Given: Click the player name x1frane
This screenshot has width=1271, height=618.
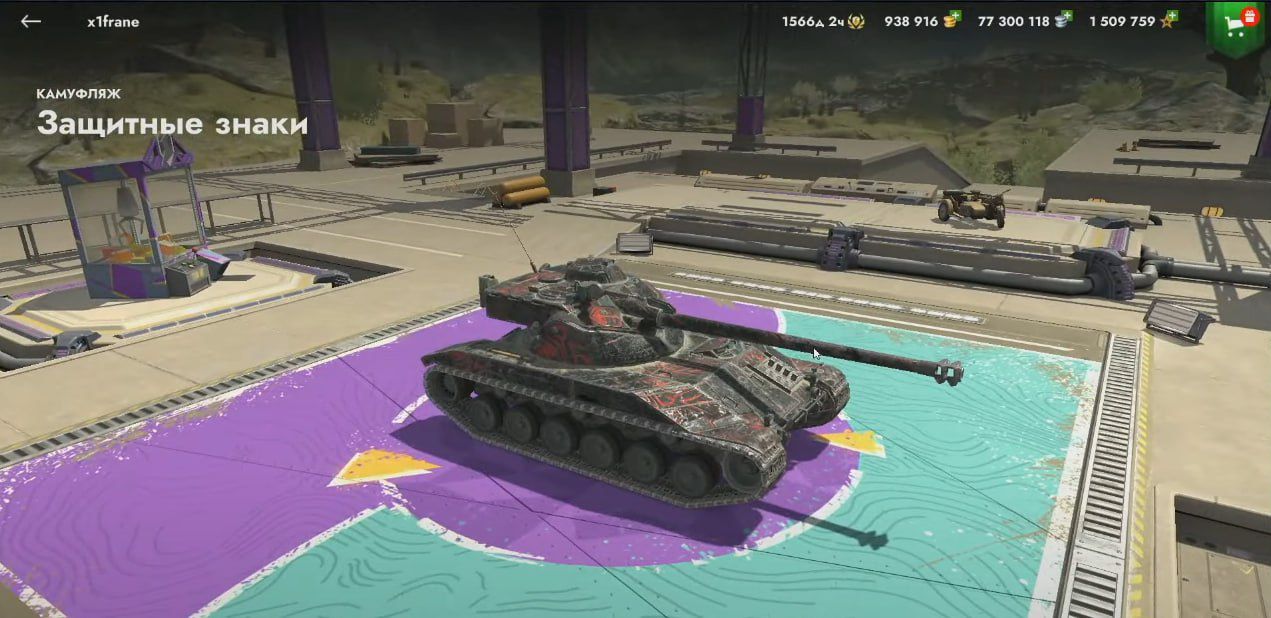Looking at the screenshot, I should pyautogui.click(x=113, y=21).
